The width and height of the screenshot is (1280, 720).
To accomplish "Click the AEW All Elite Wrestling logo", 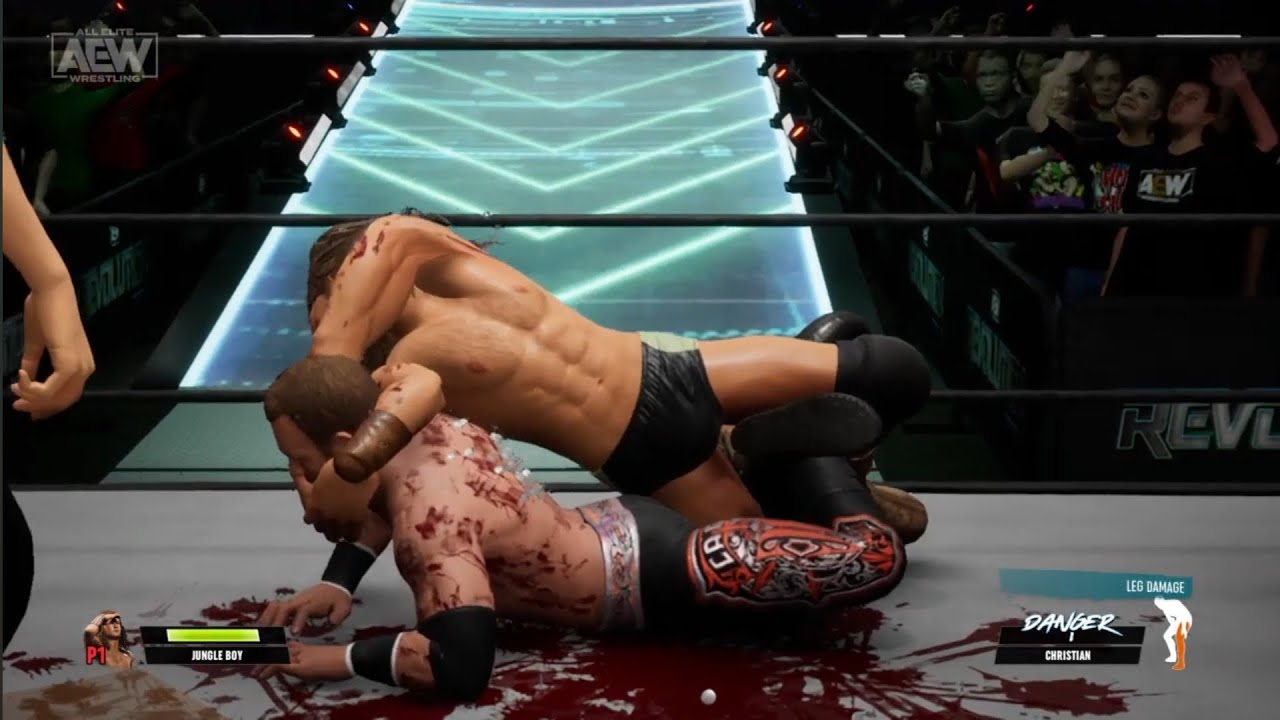I will [x=104, y=55].
